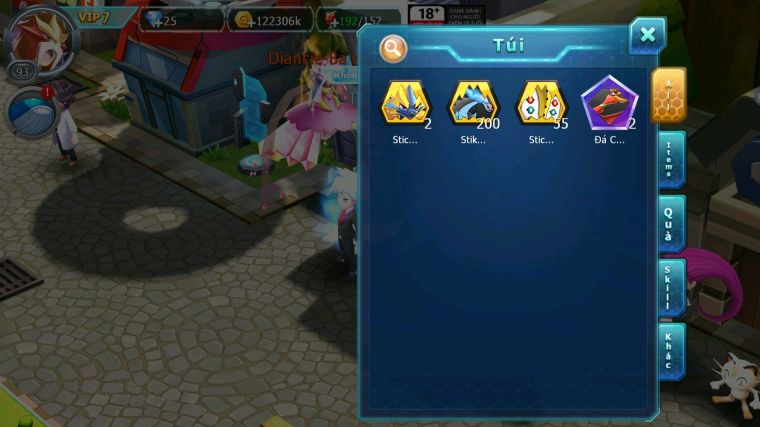Open the whale icon with red alert

point(30,112)
